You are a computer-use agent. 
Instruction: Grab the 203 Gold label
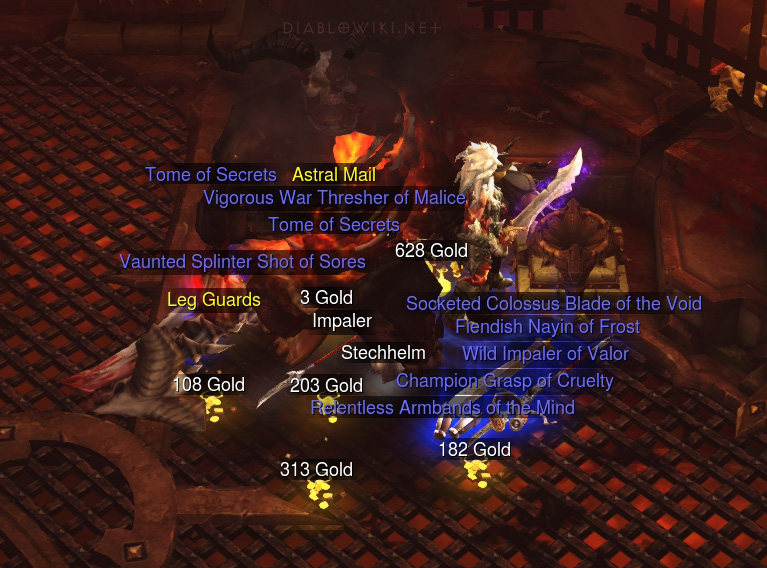pyautogui.click(x=326, y=385)
